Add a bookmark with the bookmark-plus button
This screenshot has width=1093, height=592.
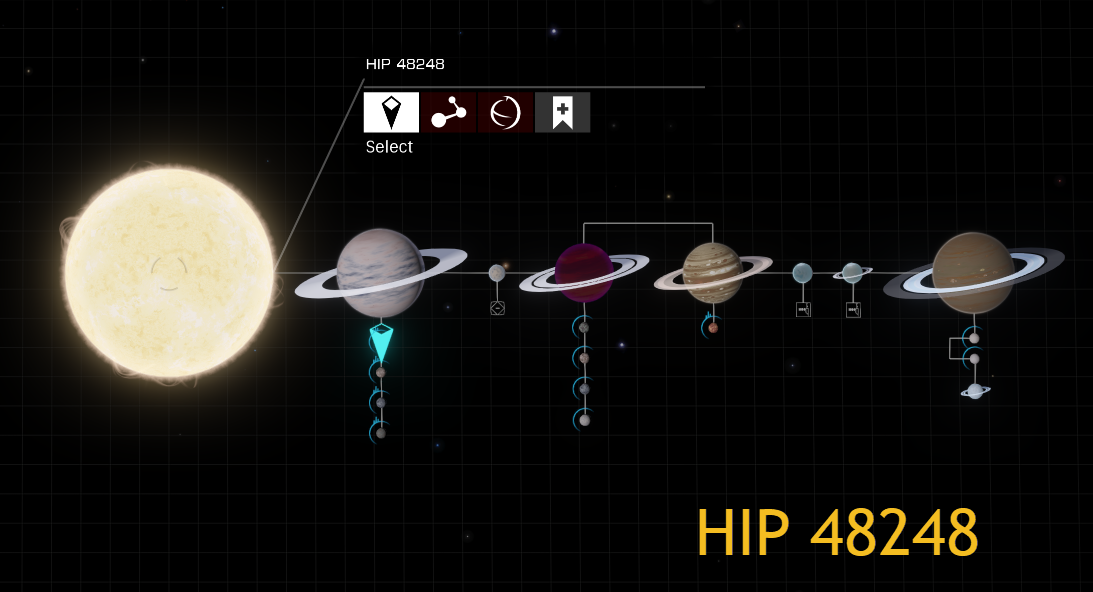click(x=562, y=112)
